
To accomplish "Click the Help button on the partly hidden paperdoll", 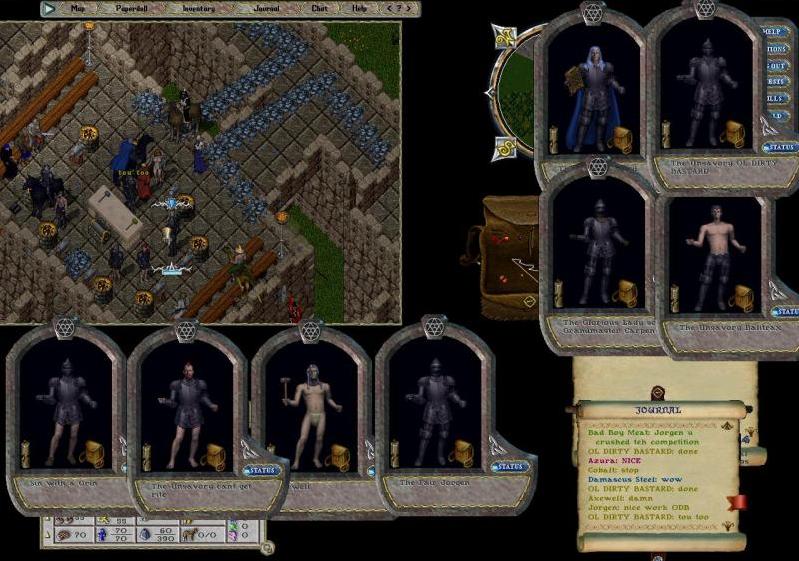I will (x=773, y=31).
